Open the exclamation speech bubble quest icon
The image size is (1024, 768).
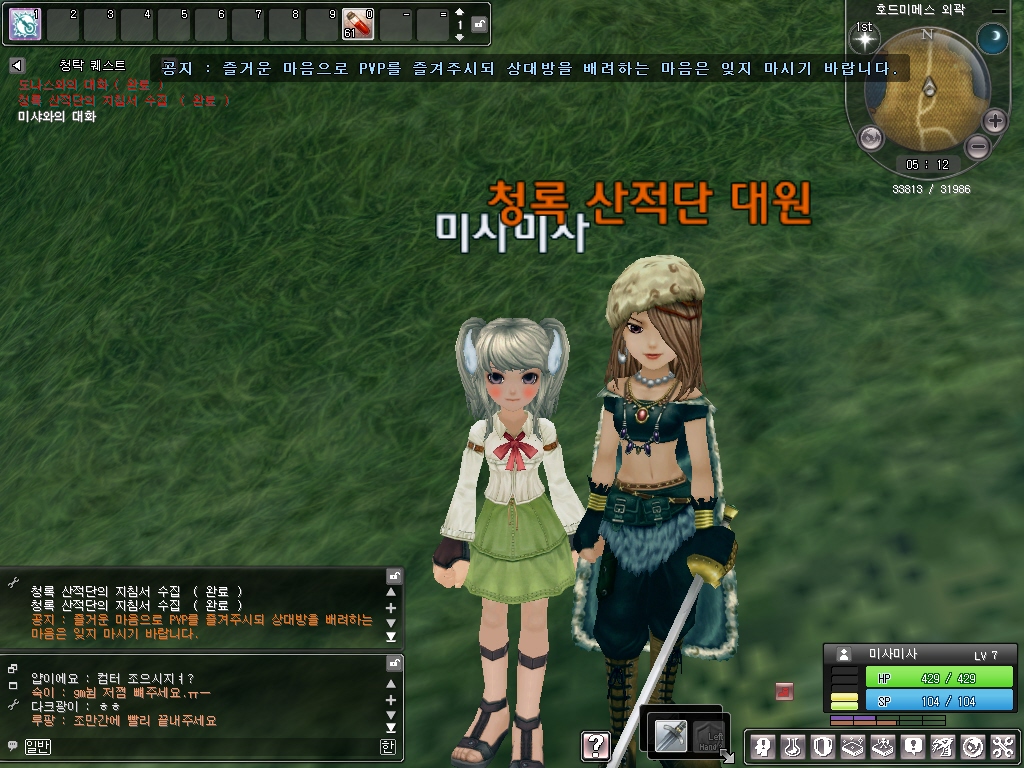tap(912, 746)
